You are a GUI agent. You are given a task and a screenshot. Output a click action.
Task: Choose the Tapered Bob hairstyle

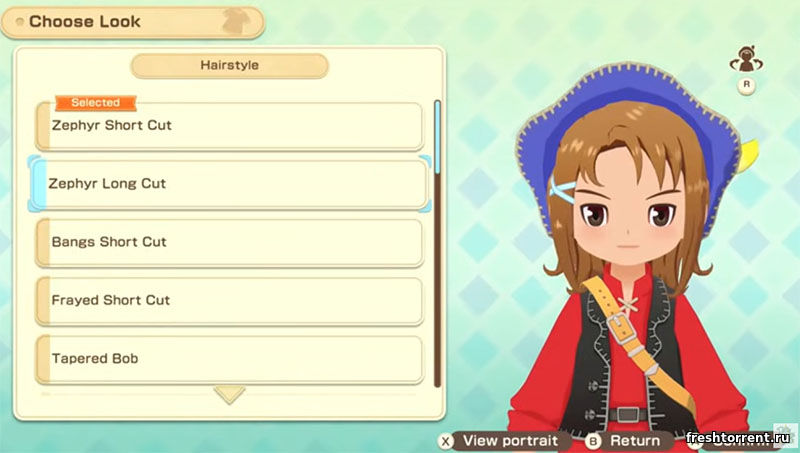[230, 358]
